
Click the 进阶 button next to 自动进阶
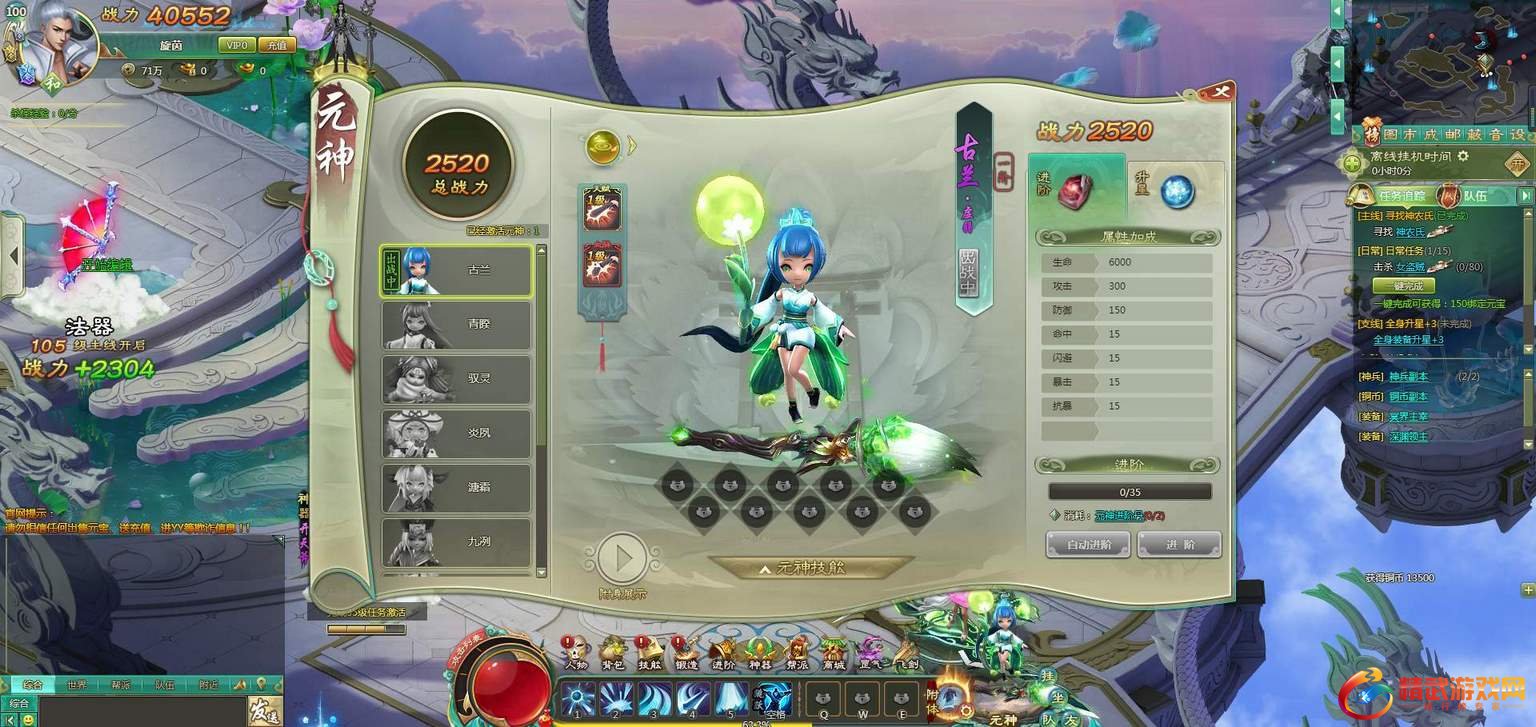1179,544
